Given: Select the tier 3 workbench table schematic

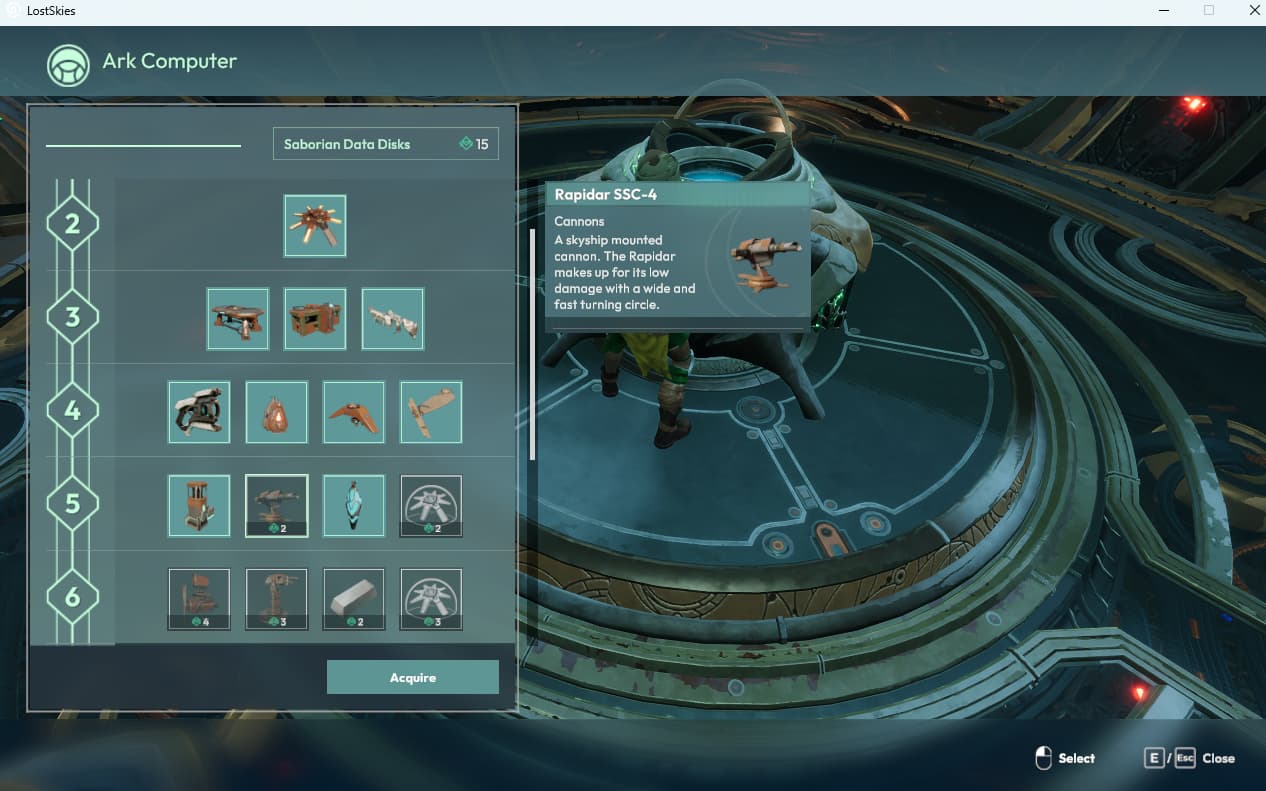Looking at the screenshot, I should pos(238,319).
